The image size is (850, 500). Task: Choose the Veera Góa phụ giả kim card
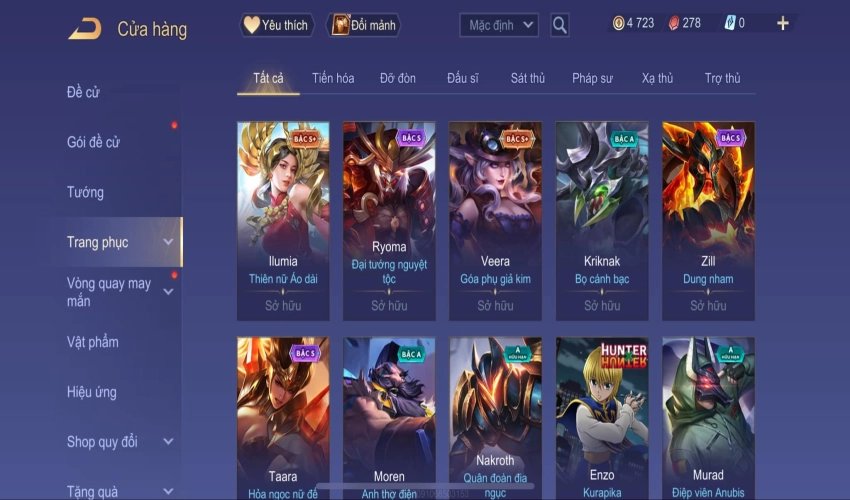point(495,220)
